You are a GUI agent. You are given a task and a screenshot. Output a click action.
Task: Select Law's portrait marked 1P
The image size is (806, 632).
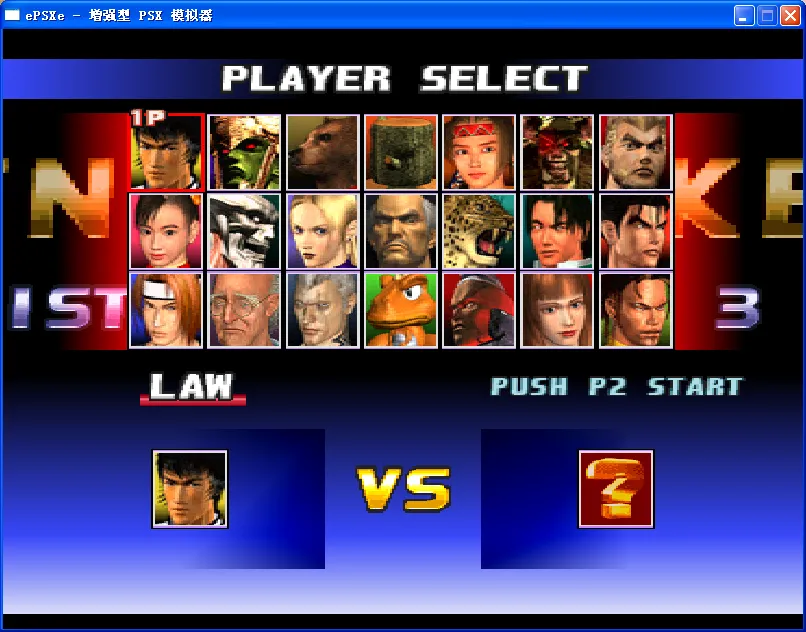166,151
